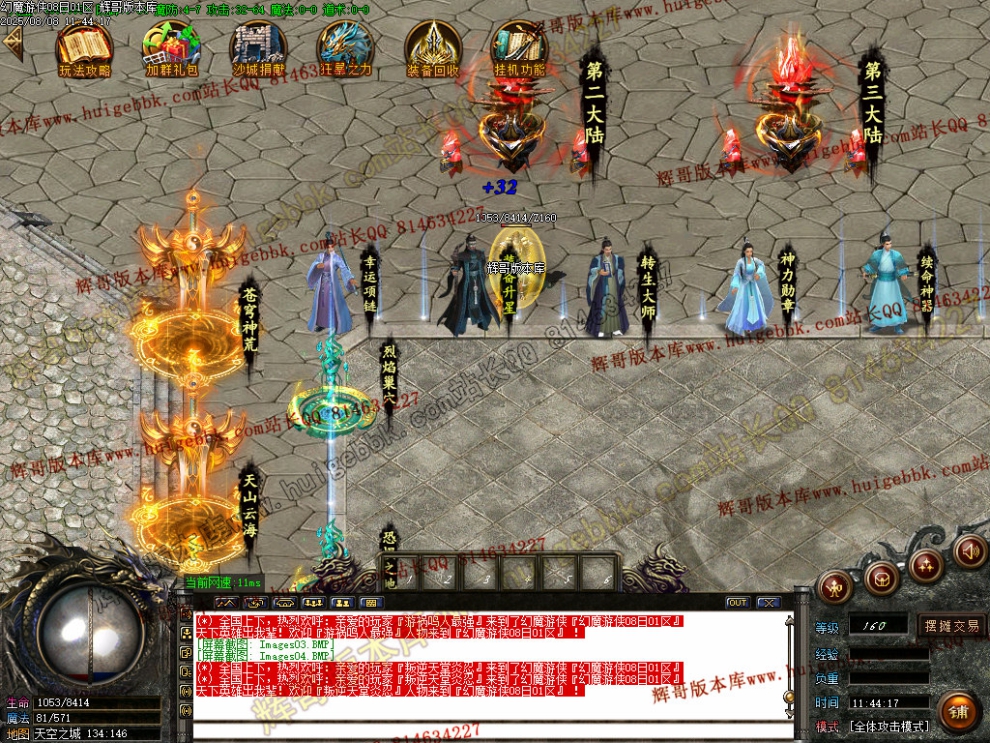Open the 玩法攻略 gameplay guide
The image size is (990, 743).
click(x=84, y=48)
